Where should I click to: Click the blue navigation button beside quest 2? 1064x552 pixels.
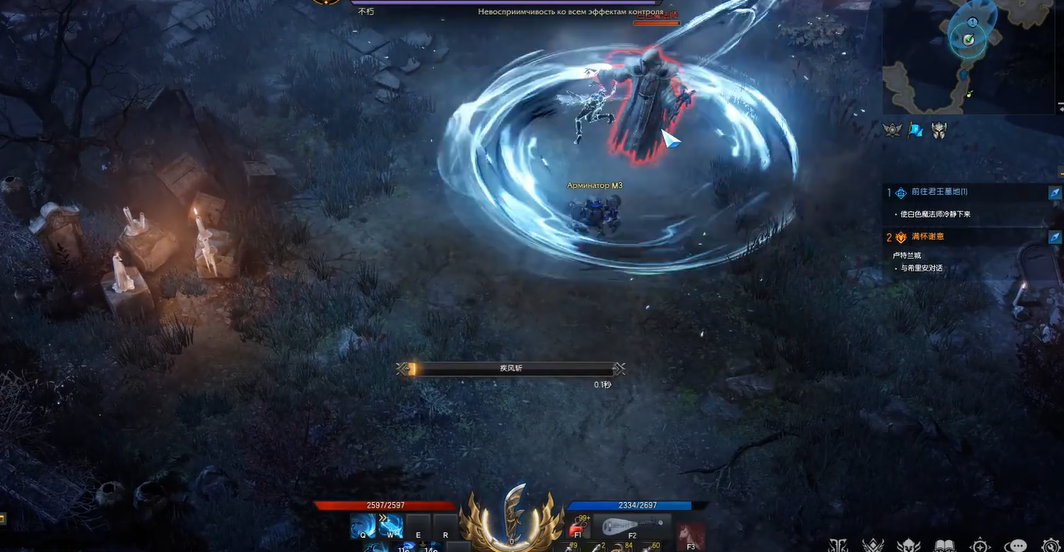pyautogui.click(x=1054, y=237)
